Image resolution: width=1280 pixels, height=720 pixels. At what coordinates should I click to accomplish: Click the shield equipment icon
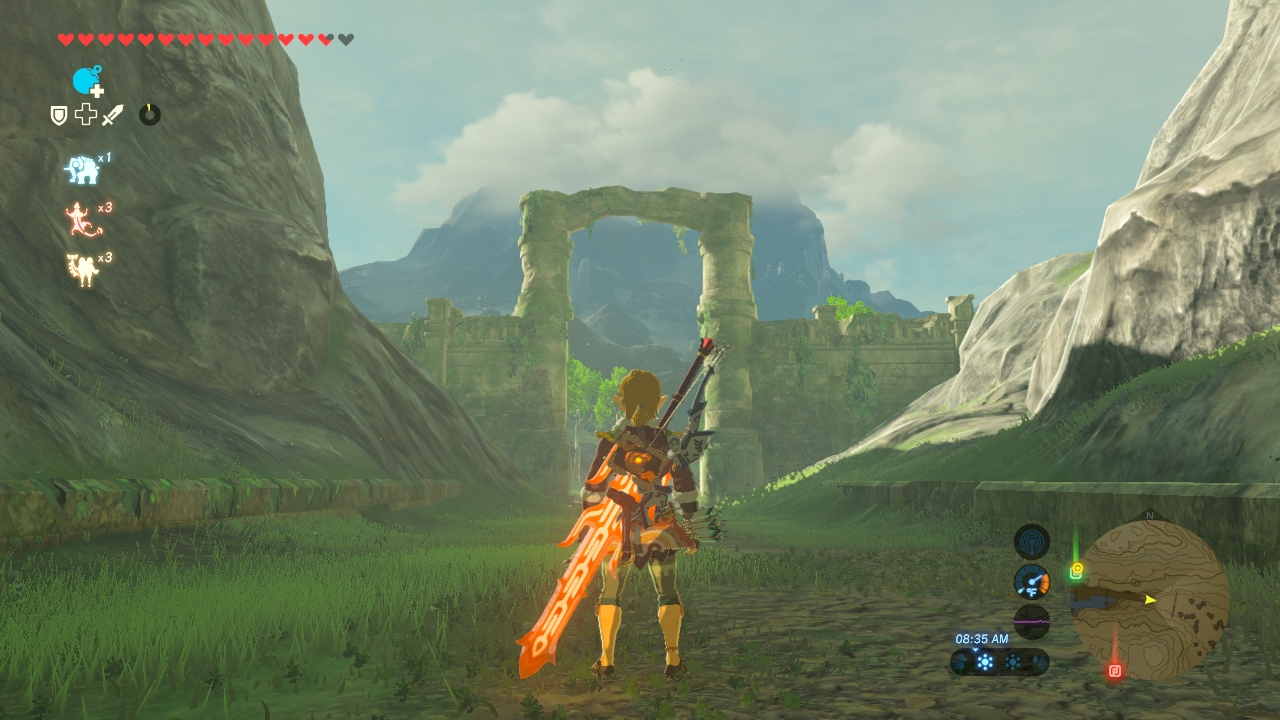[x=59, y=115]
